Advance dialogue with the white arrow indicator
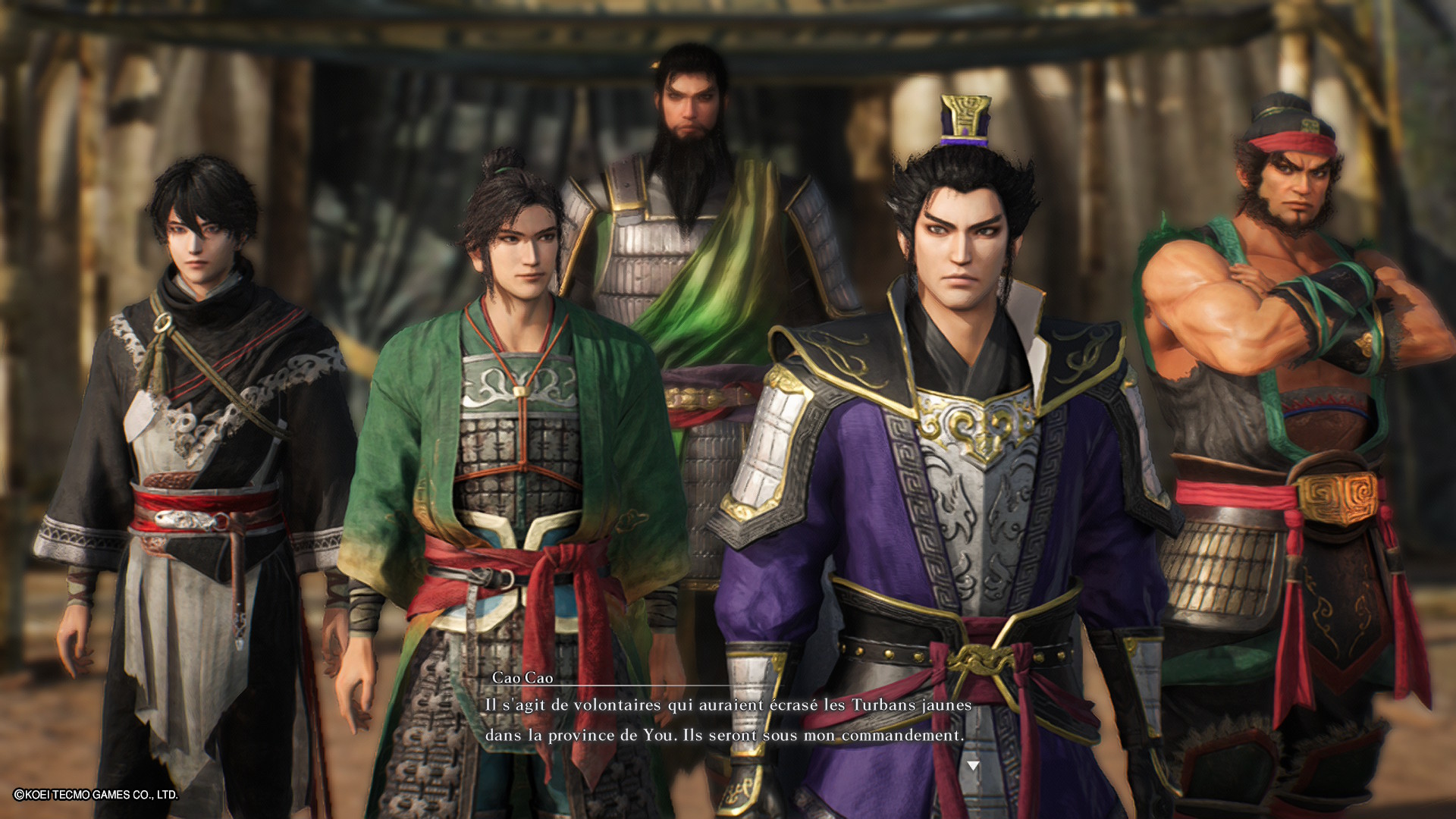The image size is (1456, 819). point(973,766)
